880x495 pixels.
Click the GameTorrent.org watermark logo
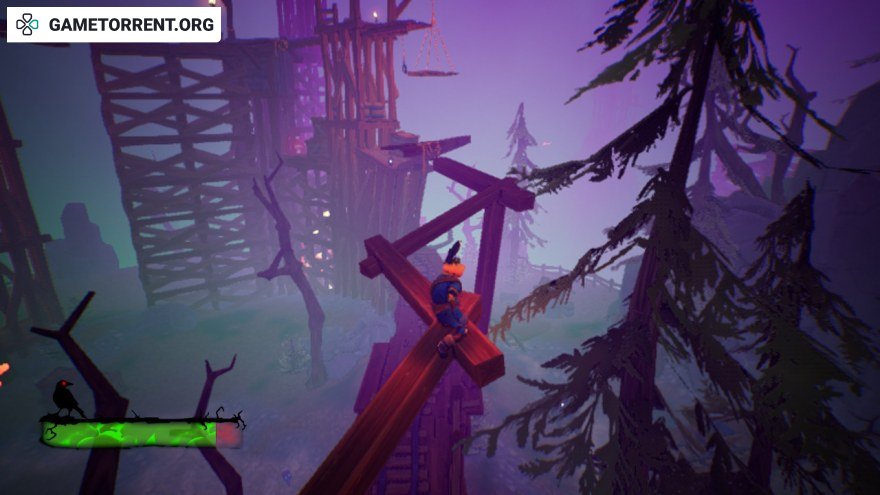(x=113, y=25)
